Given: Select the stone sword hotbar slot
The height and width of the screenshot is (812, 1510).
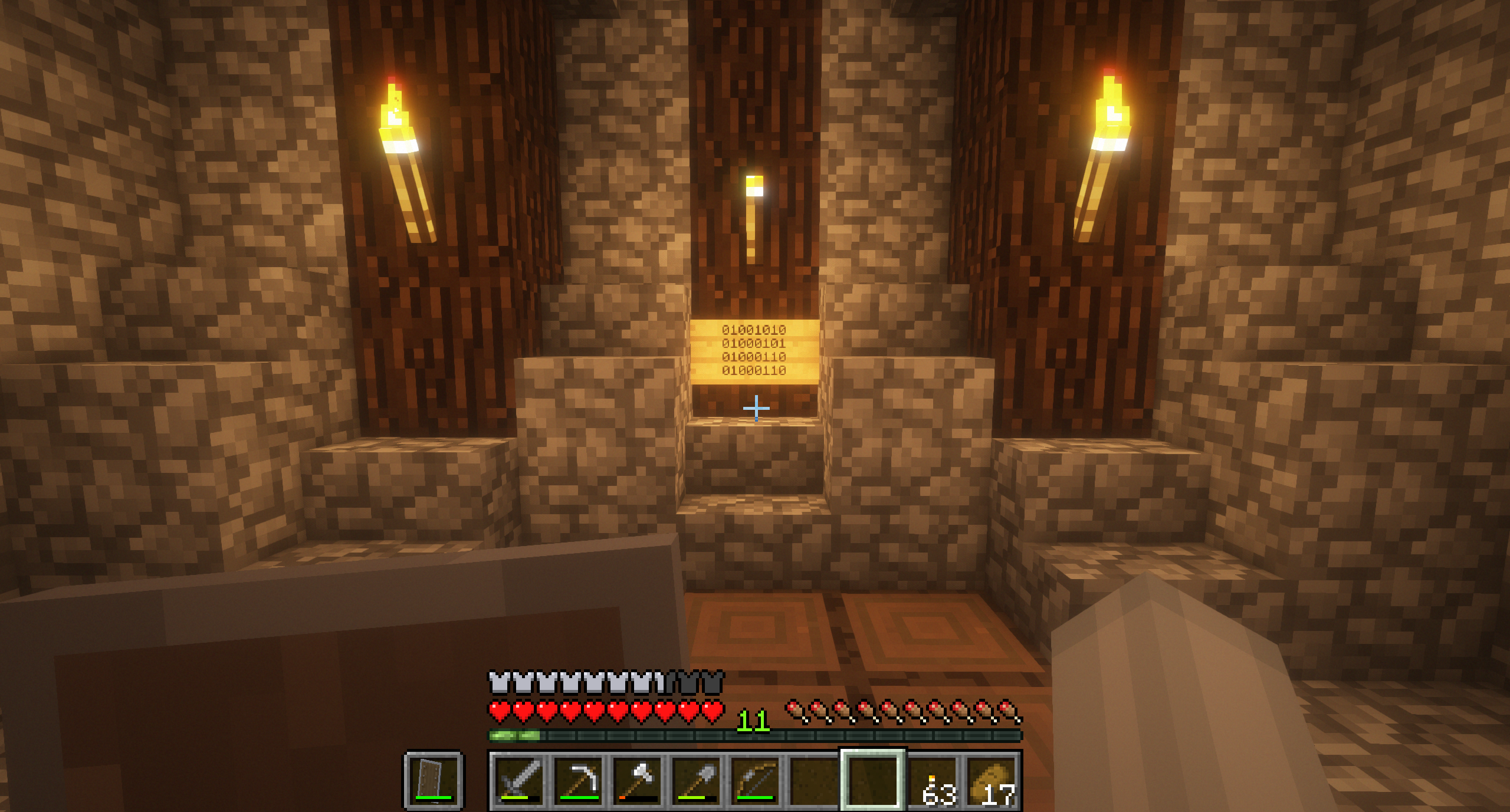Looking at the screenshot, I should tap(520, 780).
